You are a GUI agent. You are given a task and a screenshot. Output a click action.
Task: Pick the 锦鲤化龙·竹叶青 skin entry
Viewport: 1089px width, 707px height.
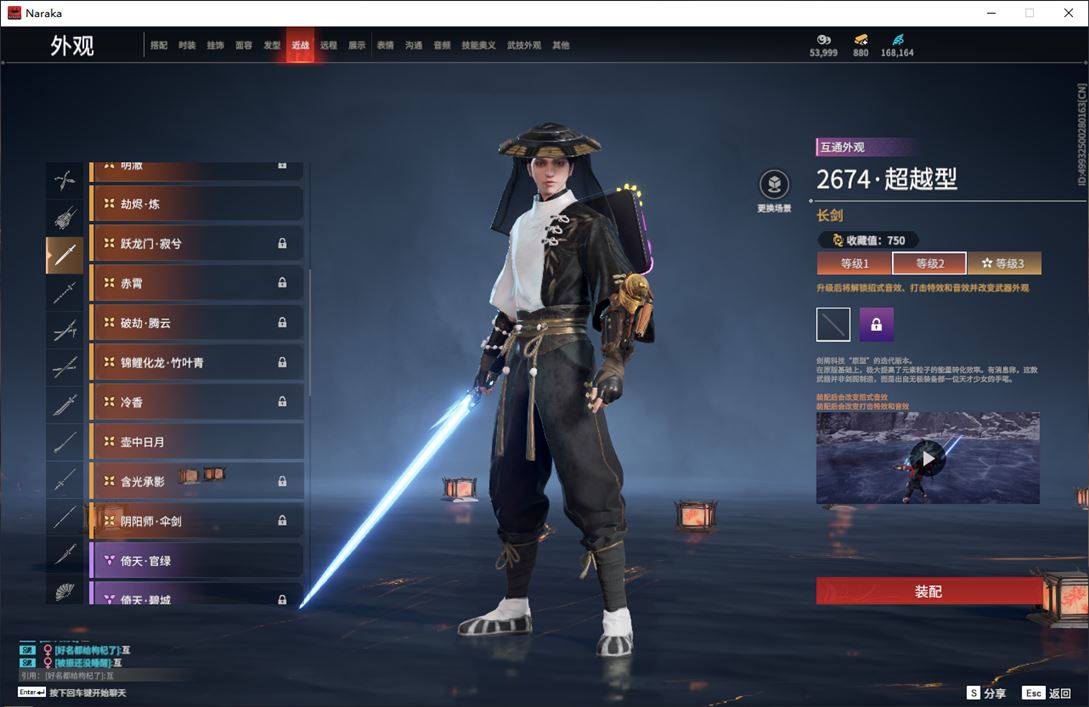tap(196, 362)
